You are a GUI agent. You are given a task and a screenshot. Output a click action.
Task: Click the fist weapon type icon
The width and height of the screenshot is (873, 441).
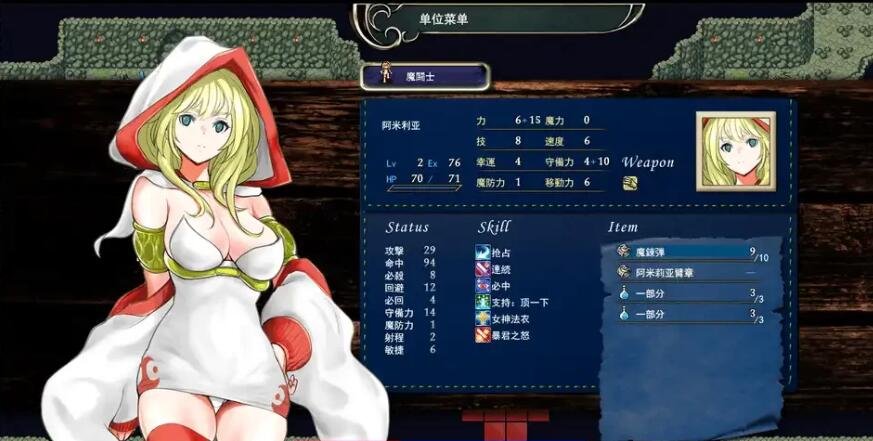[631, 183]
